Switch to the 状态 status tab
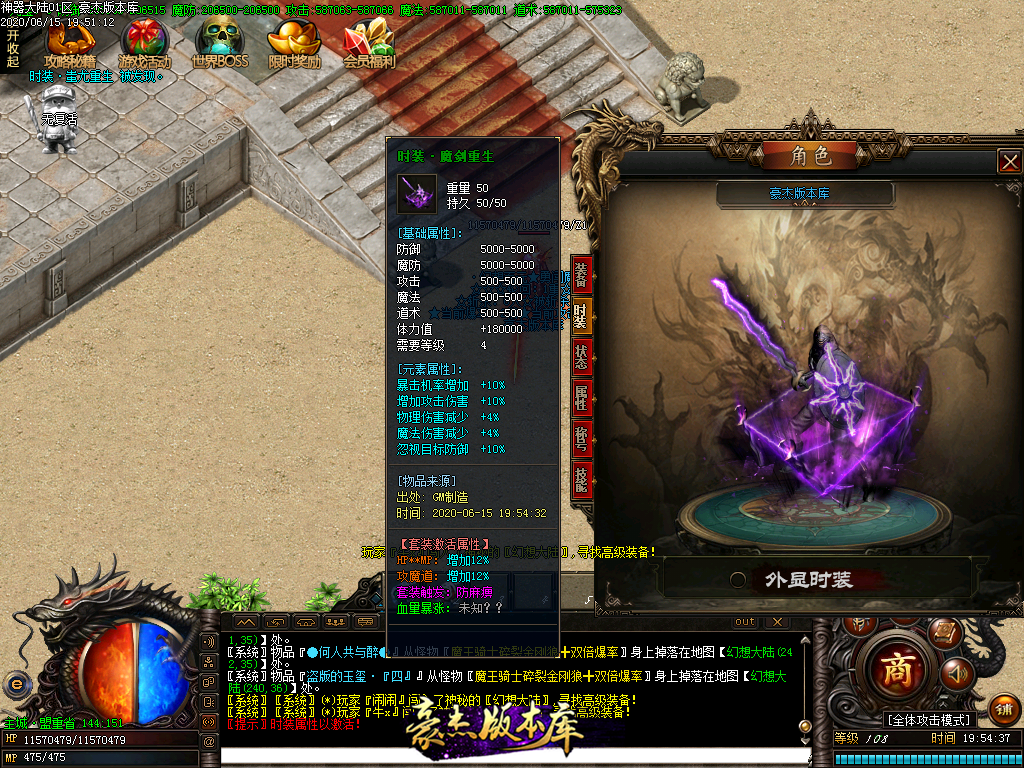Image resolution: width=1024 pixels, height=768 pixels. 582,357
